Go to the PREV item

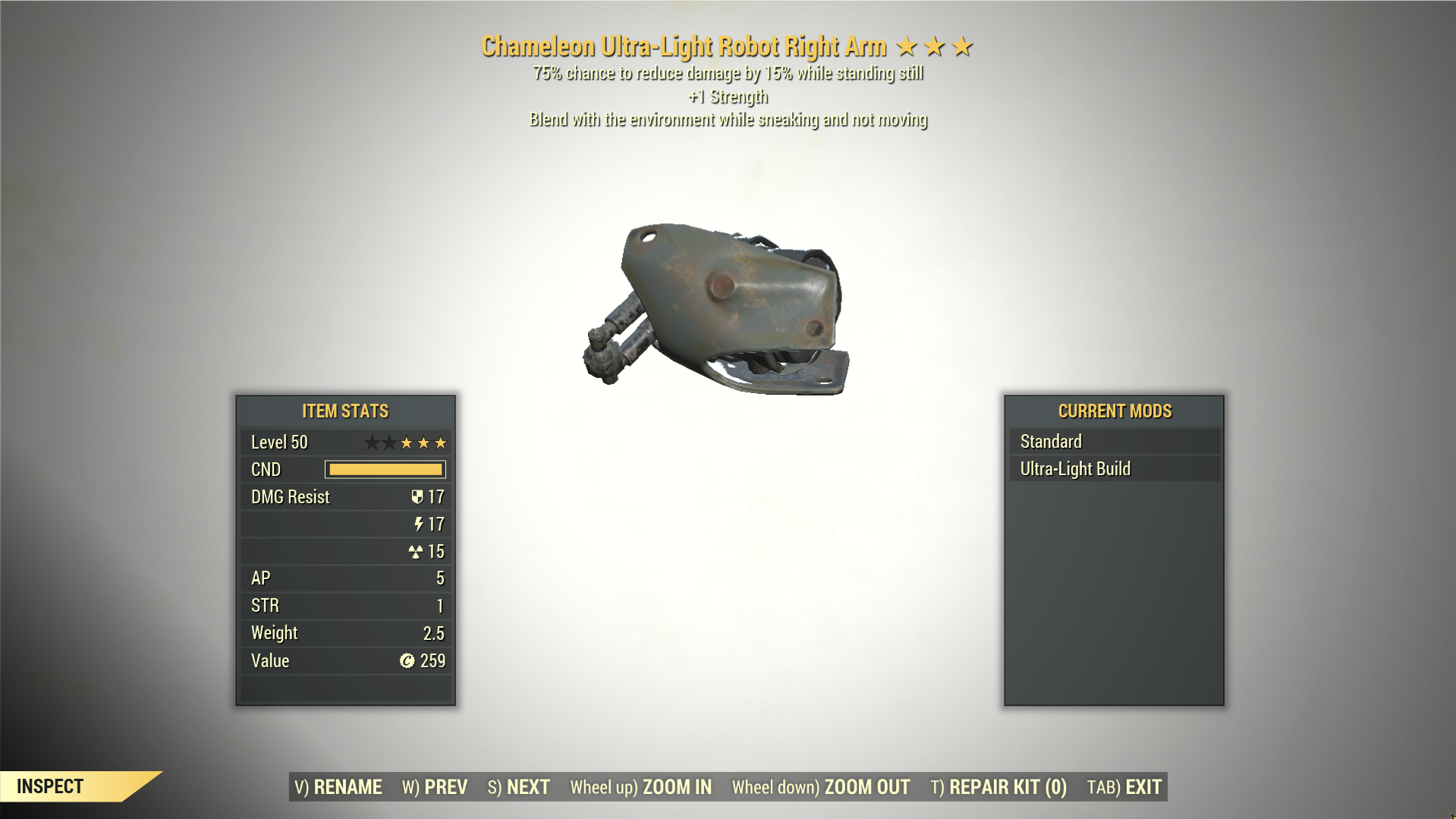[x=435, y=787]
